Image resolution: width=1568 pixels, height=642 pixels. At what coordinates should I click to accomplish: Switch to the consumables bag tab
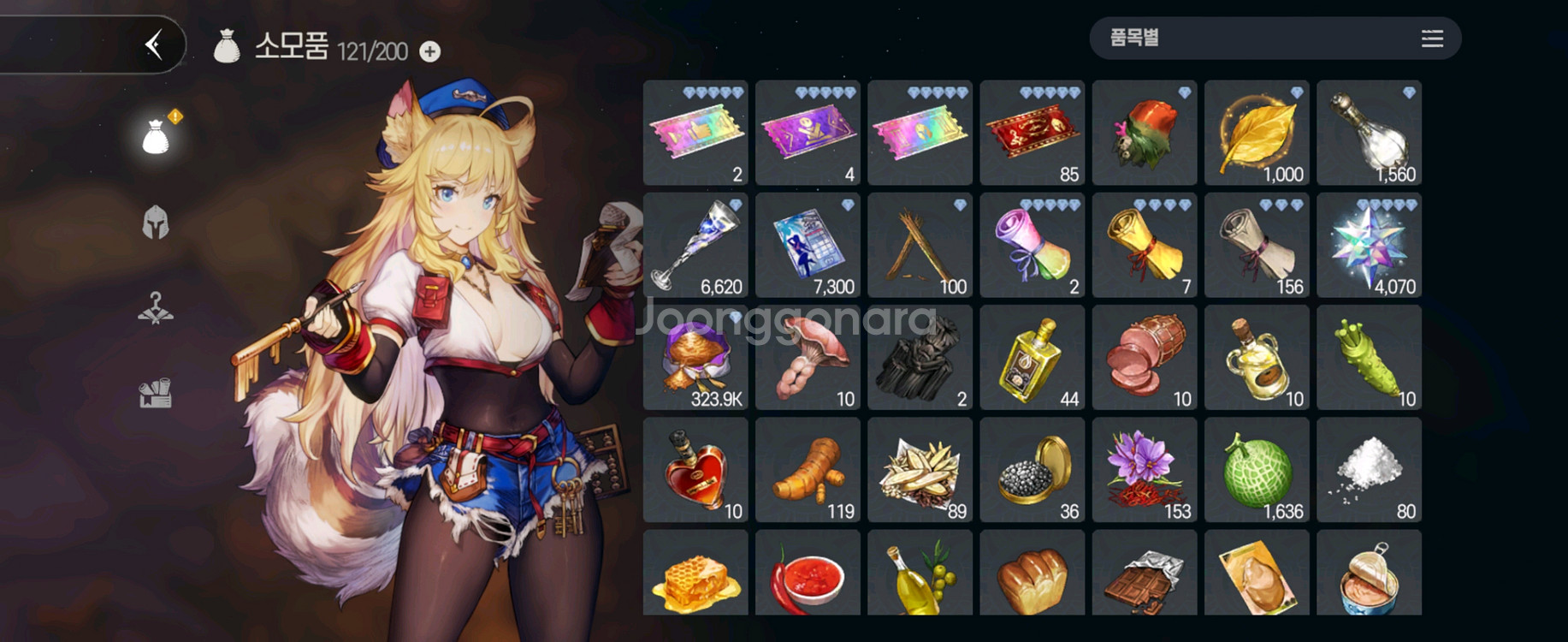[x=156, y=137]
